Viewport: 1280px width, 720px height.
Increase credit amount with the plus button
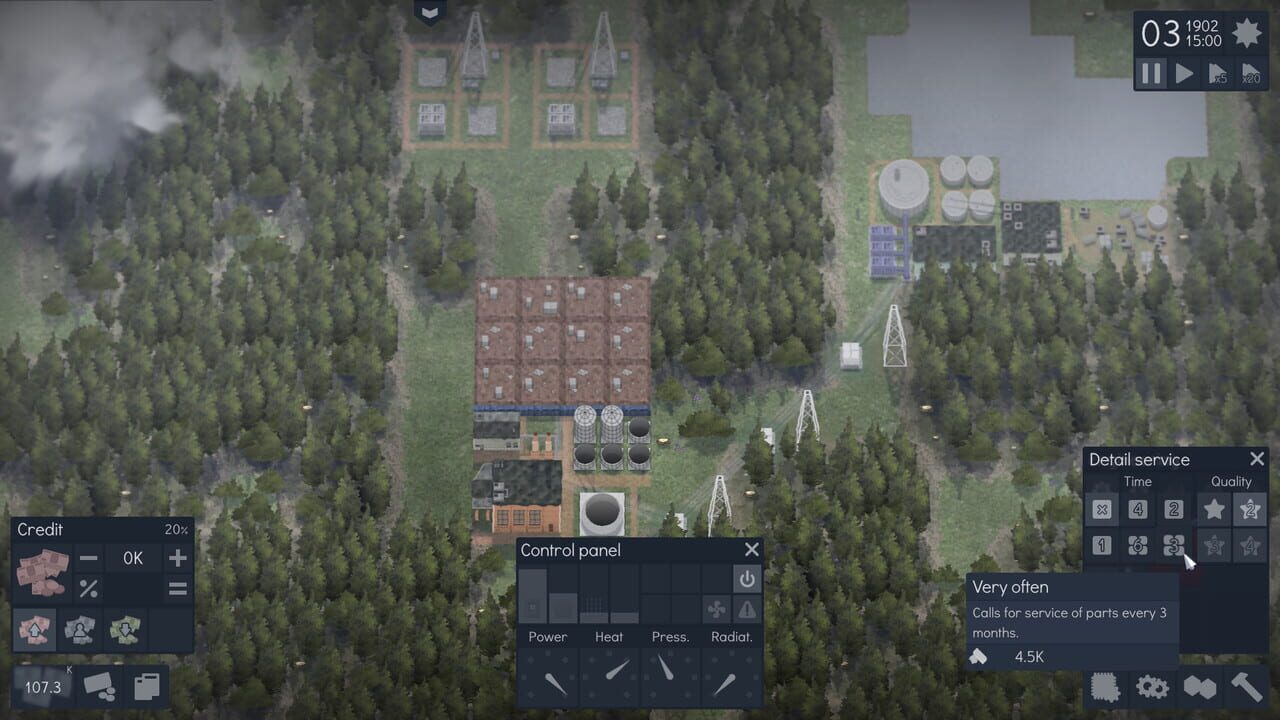pos(177,558)
